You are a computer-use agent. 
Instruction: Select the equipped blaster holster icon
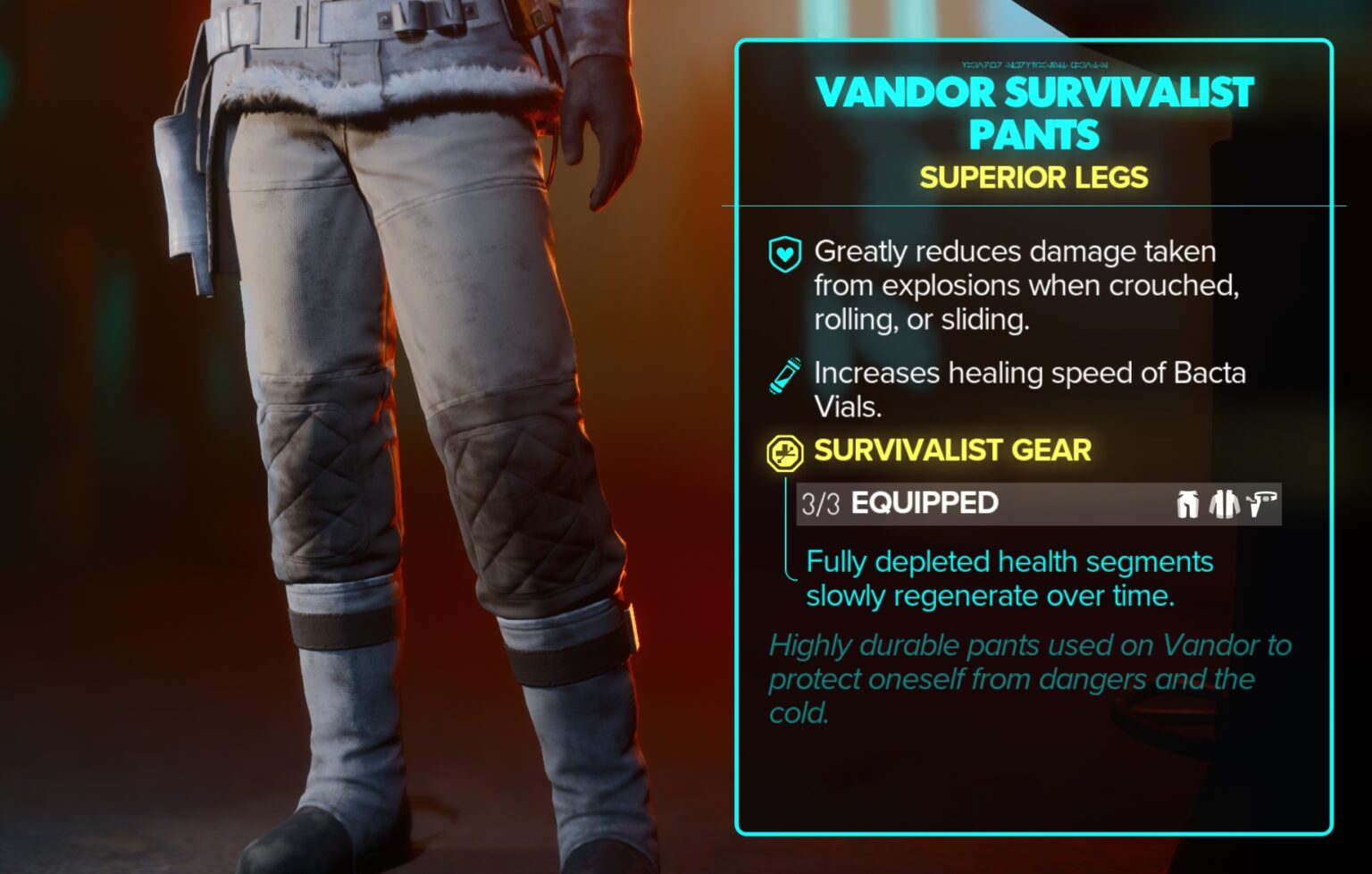coord(1262,503)
